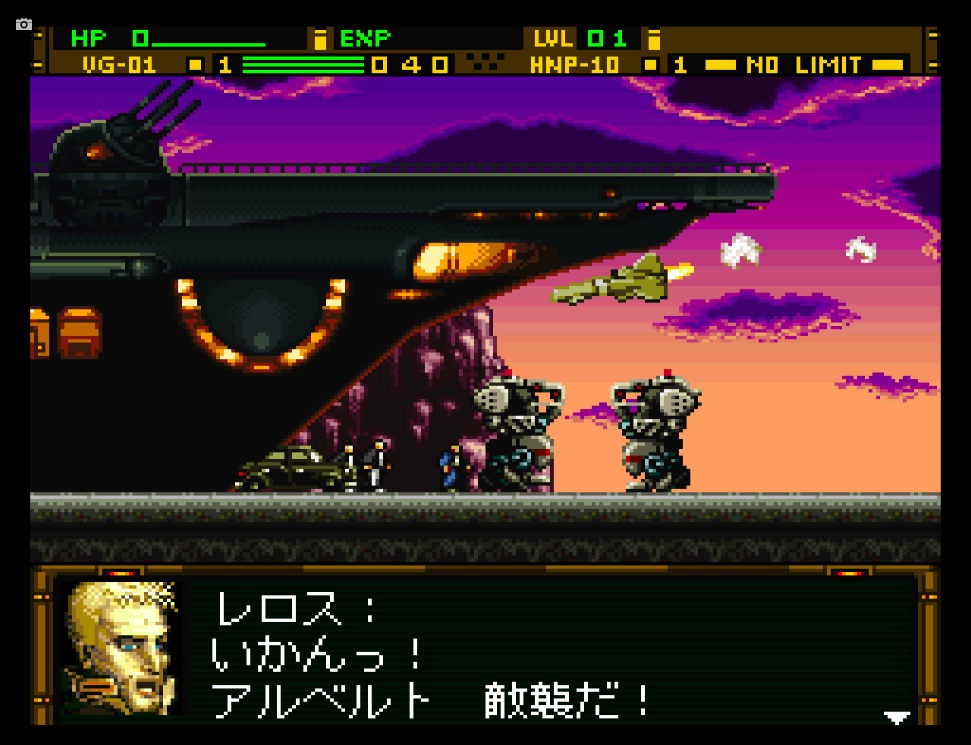Screen dimensions: 971x745
Task: Click the camera screenshot icon
Action: click(x=24, y=24)
